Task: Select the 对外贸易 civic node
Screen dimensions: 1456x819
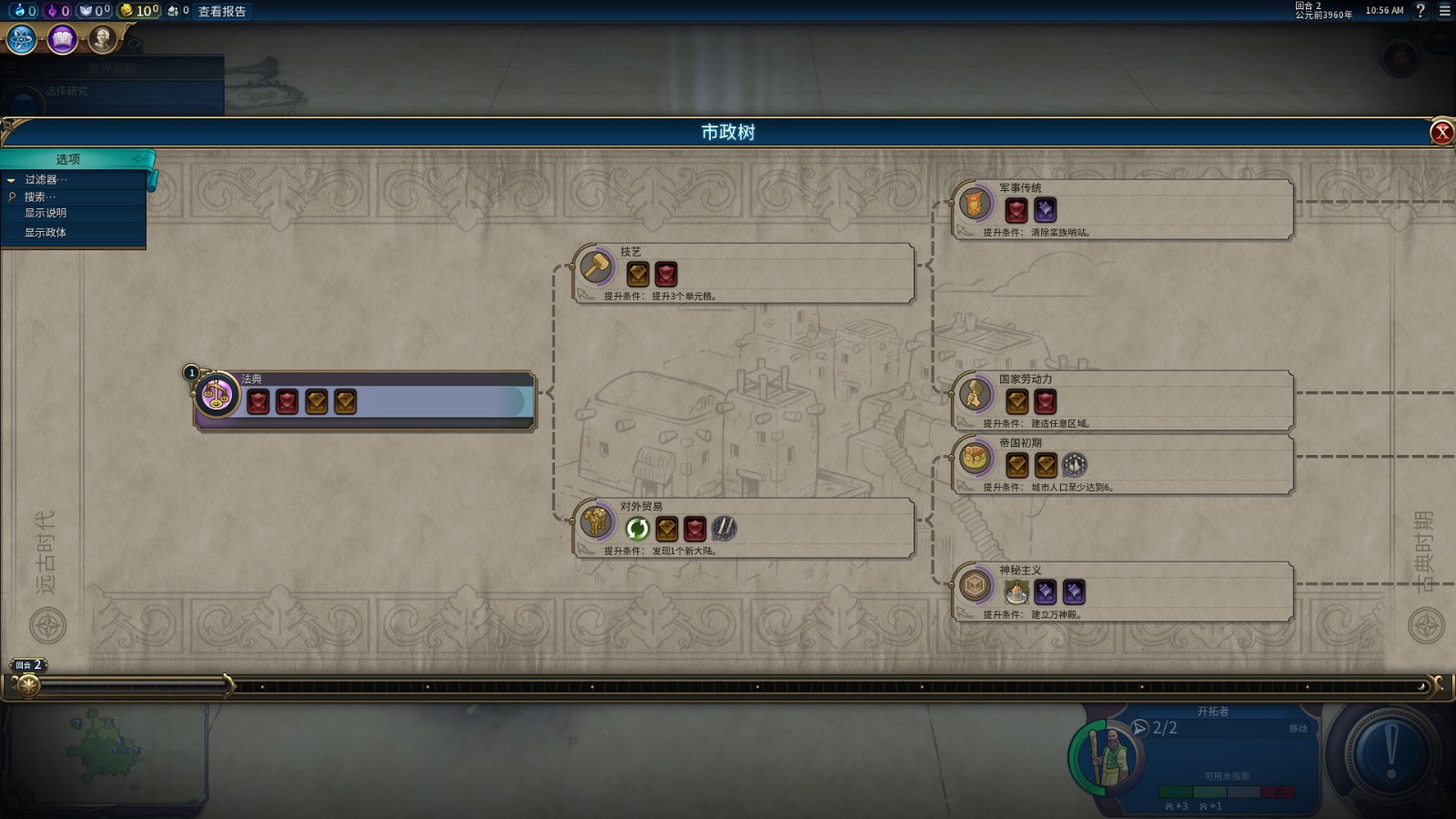Action: pyautogui.click(x=743, y=527)
